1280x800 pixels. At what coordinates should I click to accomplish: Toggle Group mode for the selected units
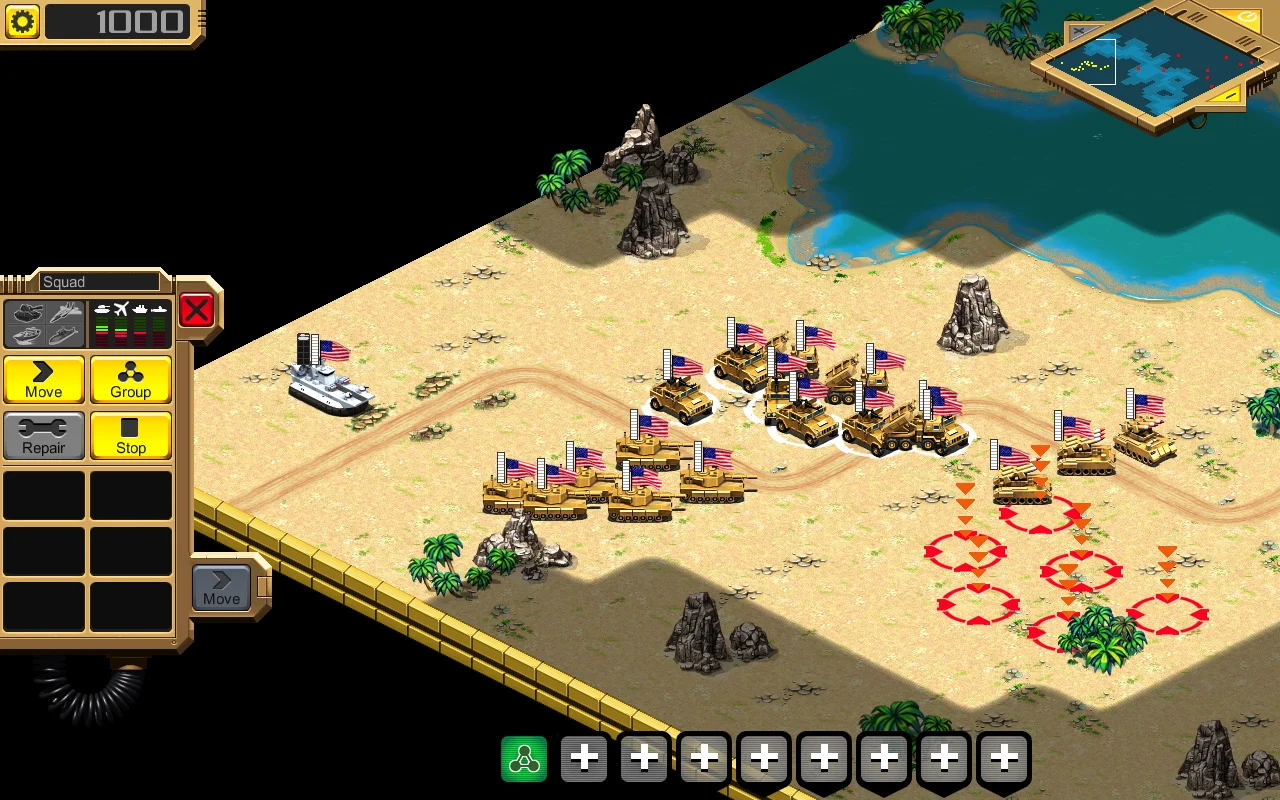(131, 380)
